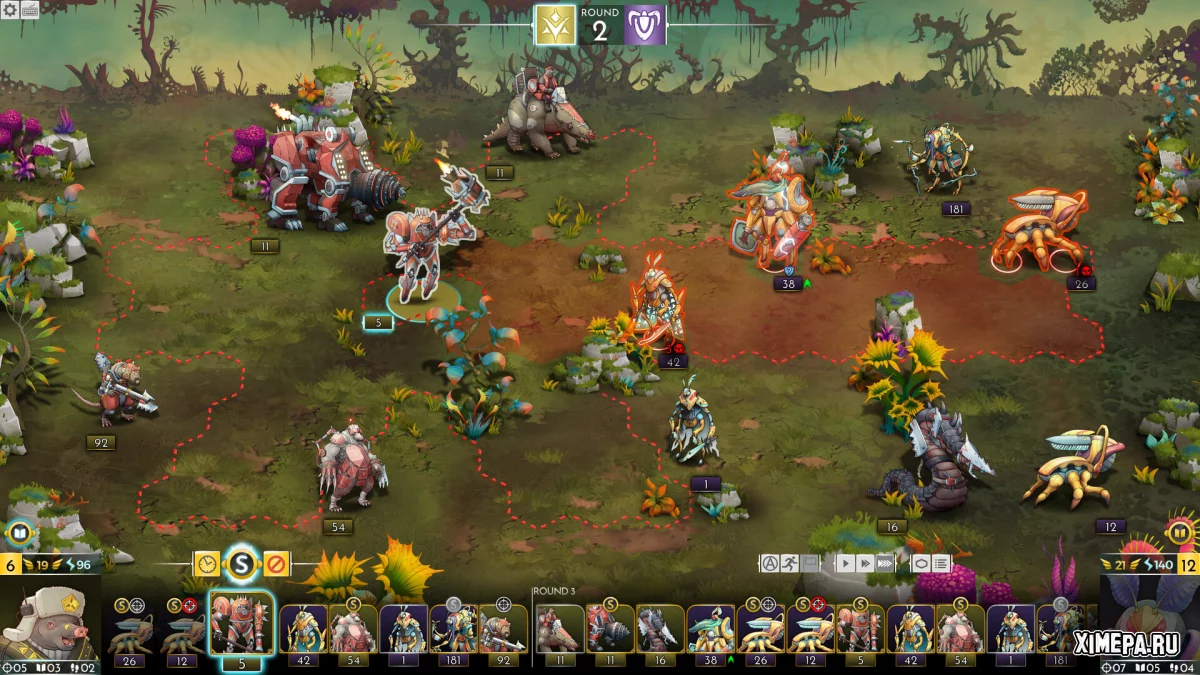Image resolution: width=1200 pixels, height=675 pixels.
Task: Set double fast-forward speed
Action: tap(865, 563)
